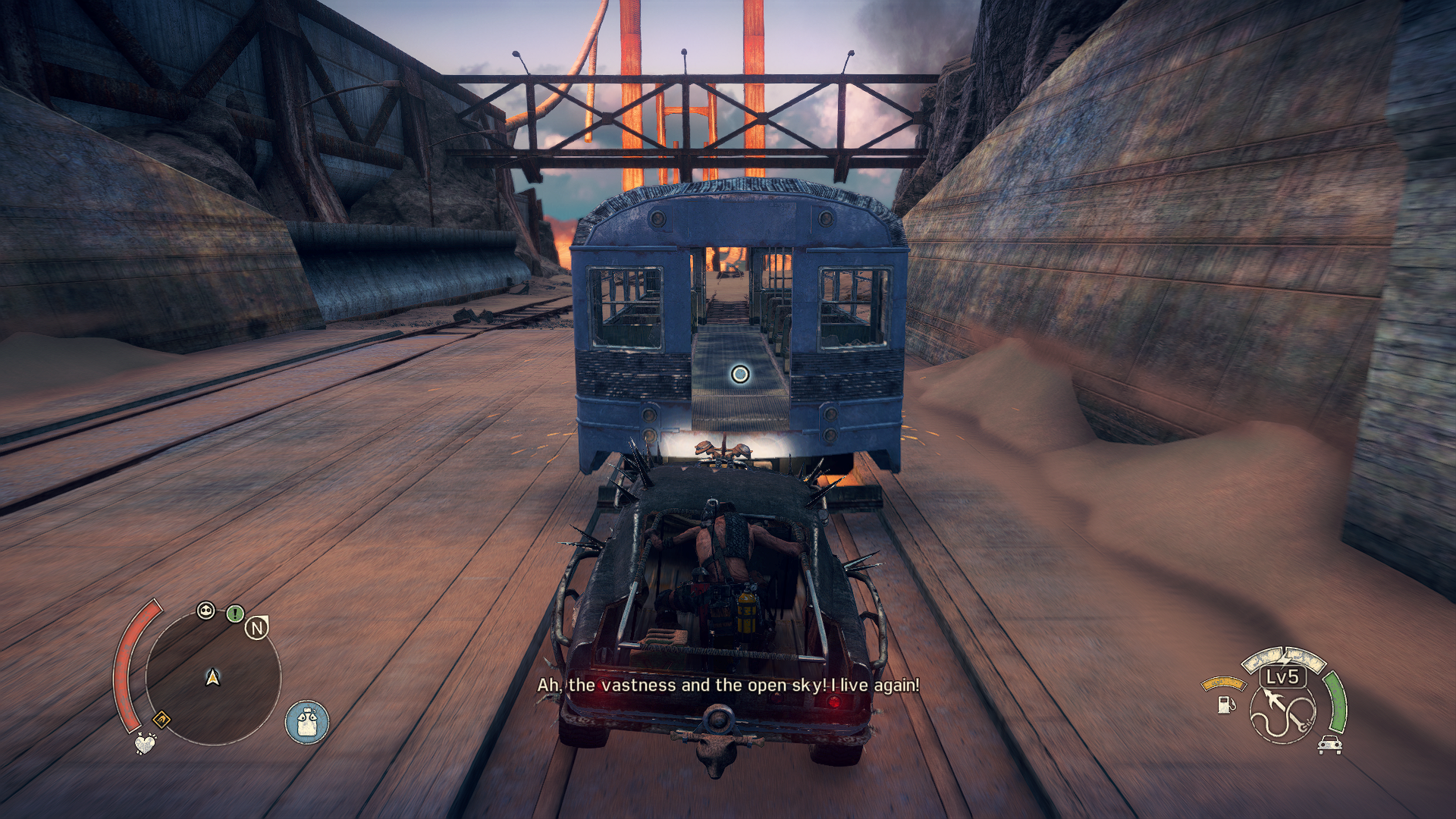The height and width of the screenshot is (819, 1456).
Task: Click the player arrow in the minimap
Action: [x=213, y=676]
